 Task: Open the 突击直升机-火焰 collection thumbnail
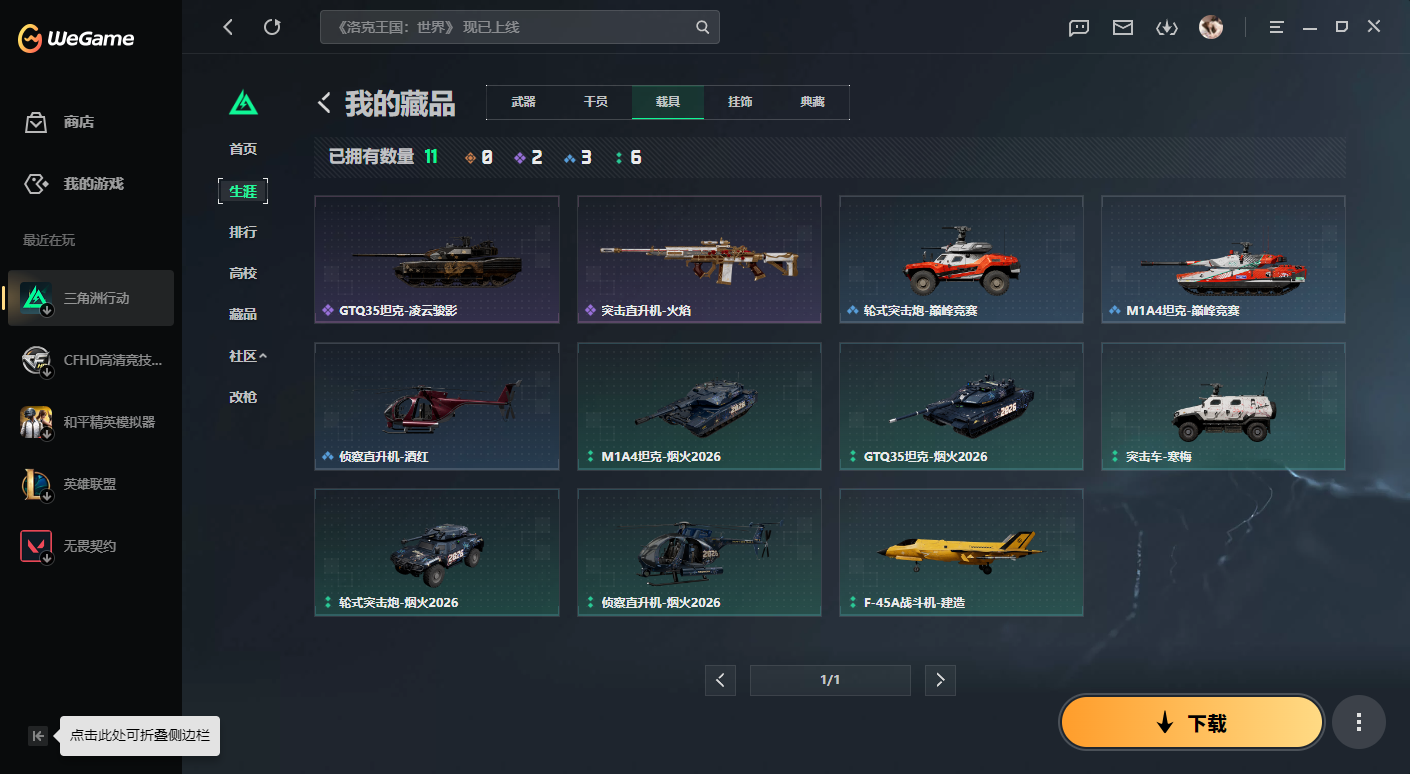click(x=698, y=258)
